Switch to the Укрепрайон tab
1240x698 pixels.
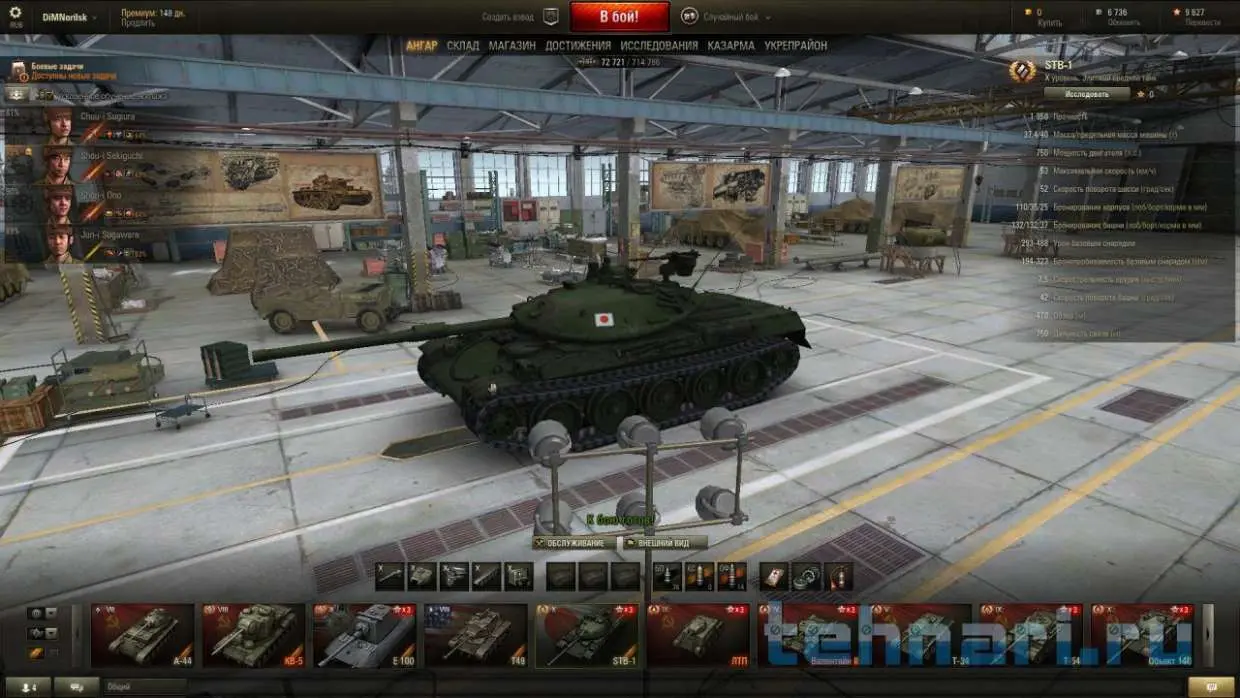pyautogui.click(x=795, y=46)
